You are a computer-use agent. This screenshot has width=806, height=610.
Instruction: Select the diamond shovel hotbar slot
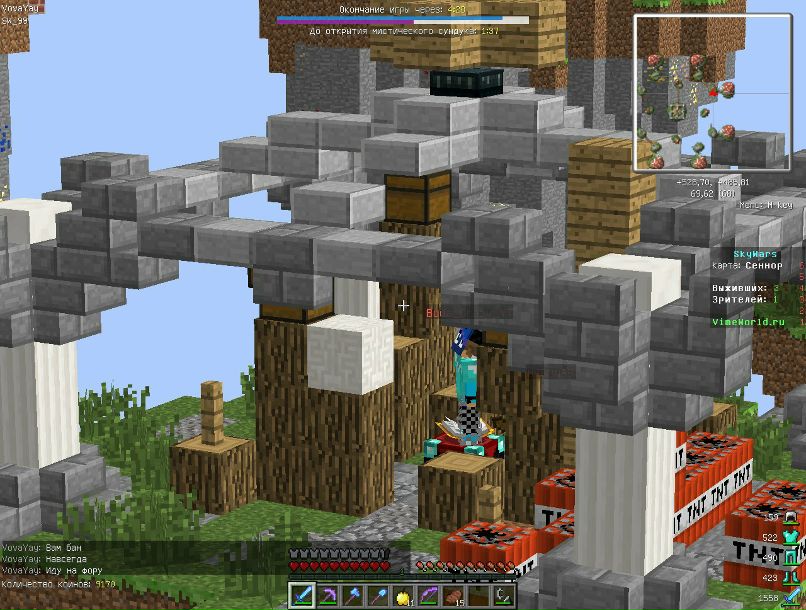377,596
